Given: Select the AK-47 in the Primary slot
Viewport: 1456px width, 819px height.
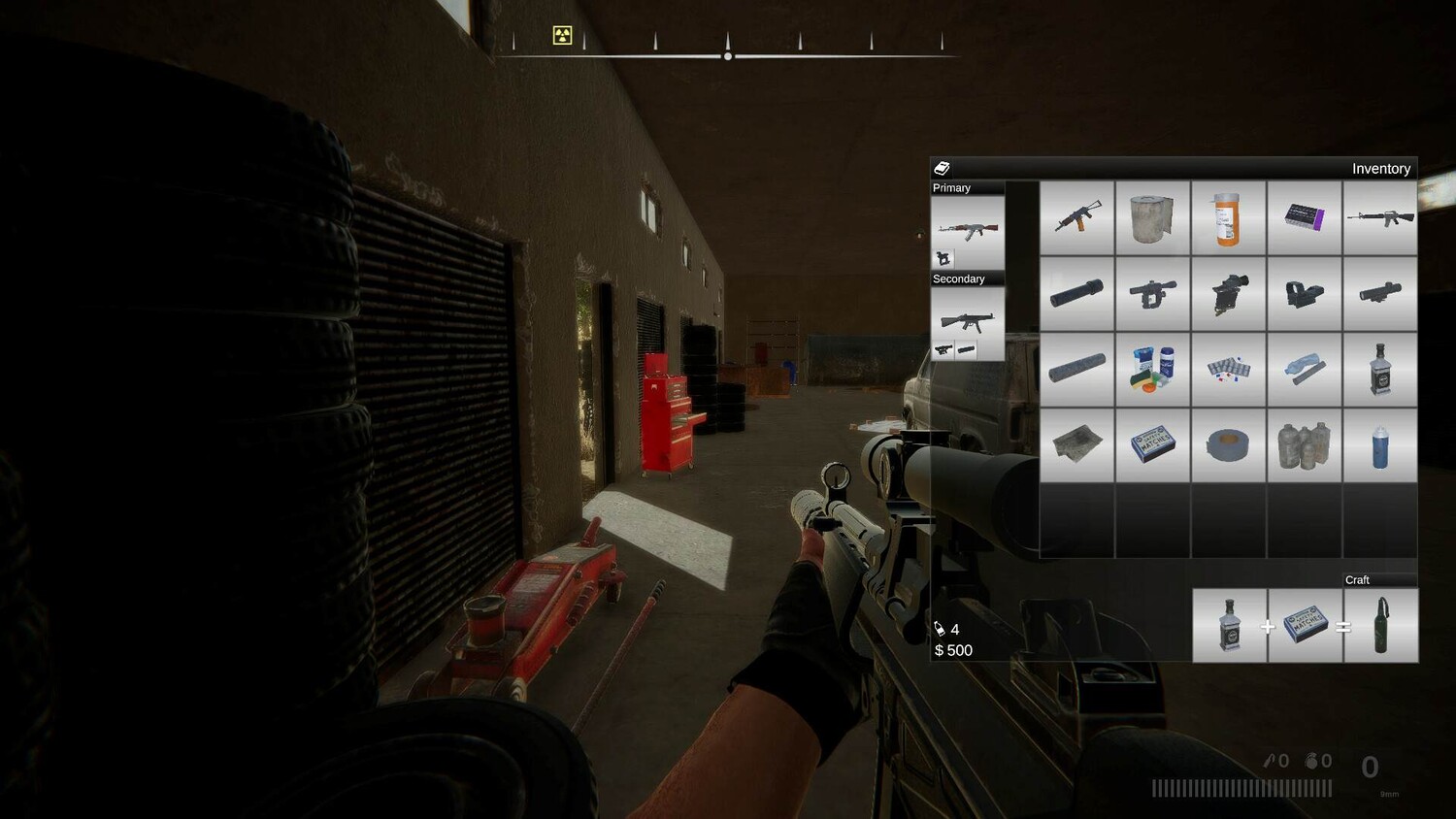Looking at the screenshot, I should pyautogui.click(x=967, y=230).
